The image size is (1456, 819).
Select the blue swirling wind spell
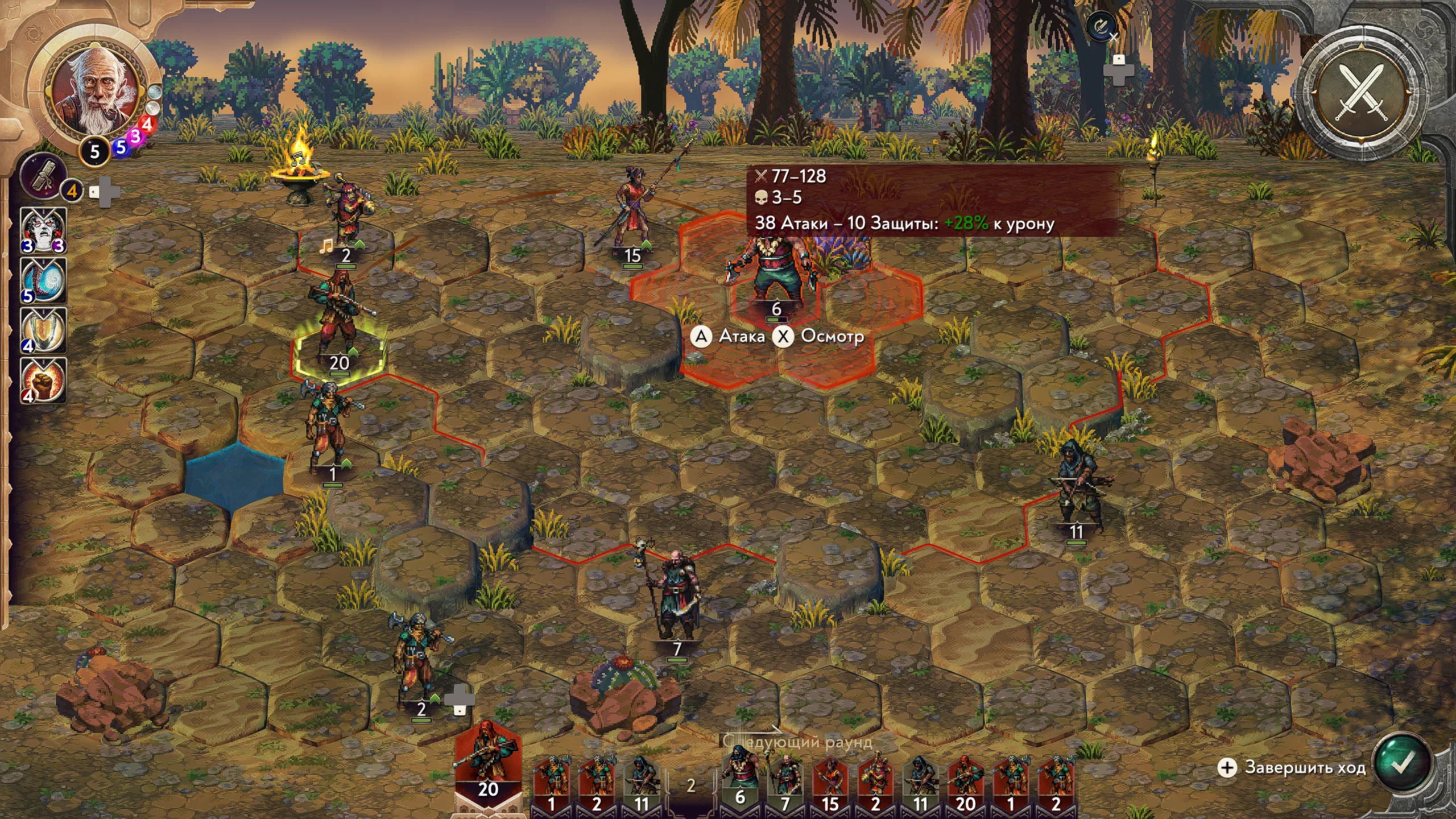43,280
